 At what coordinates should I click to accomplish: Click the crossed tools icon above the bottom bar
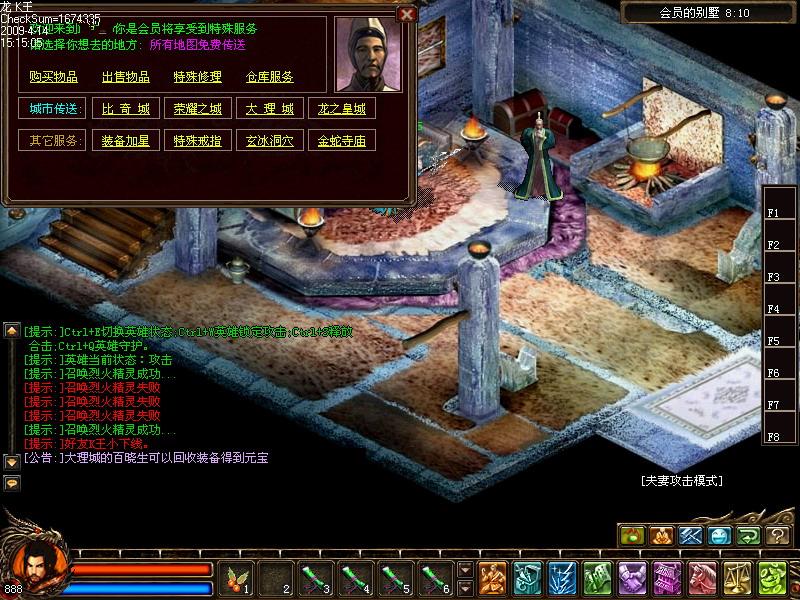click(691, 536)
